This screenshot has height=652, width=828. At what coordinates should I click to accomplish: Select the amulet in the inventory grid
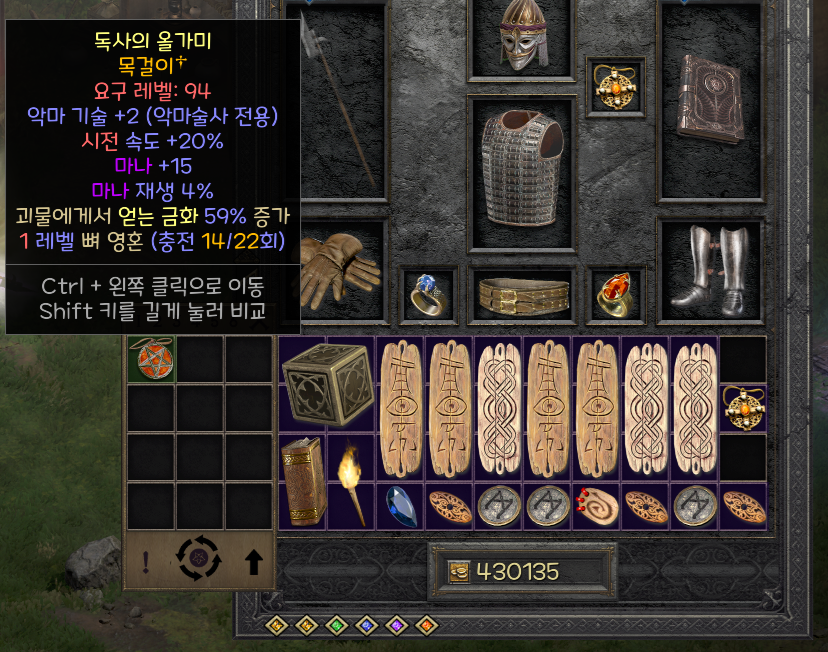tap(743, 408)
